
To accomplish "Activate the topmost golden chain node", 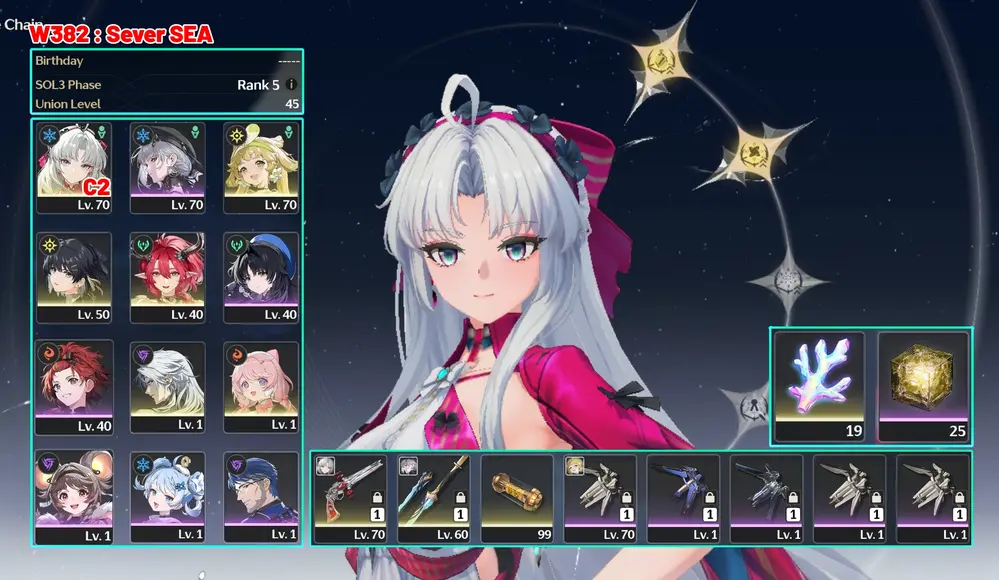I will 661,60.
